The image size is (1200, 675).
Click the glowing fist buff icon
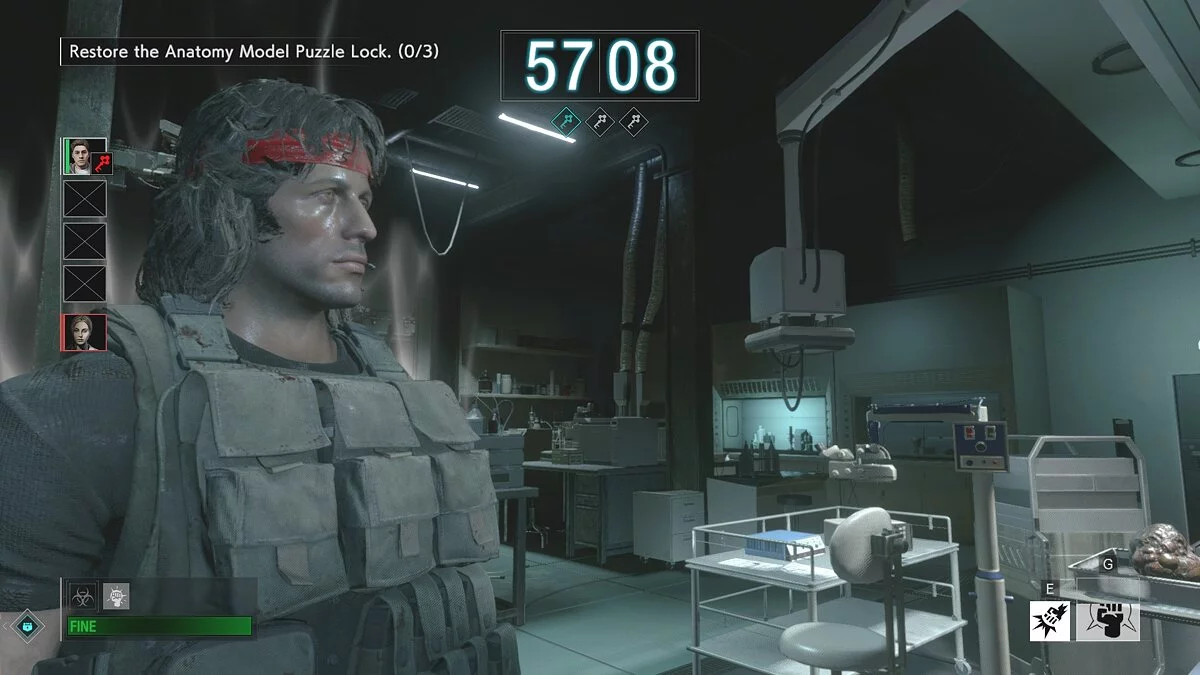pyautogui.click(x=116, y=596)
